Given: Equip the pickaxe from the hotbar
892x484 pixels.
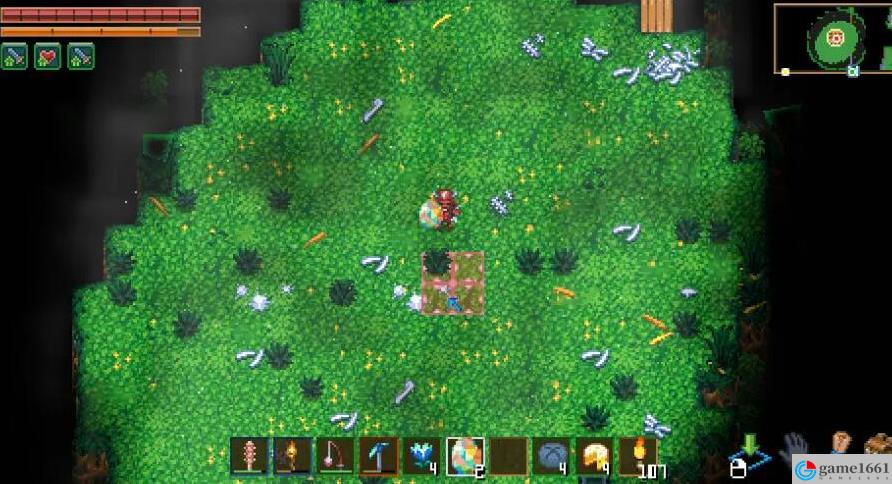Looking at the screenshot, I should (x=379, y=456).
